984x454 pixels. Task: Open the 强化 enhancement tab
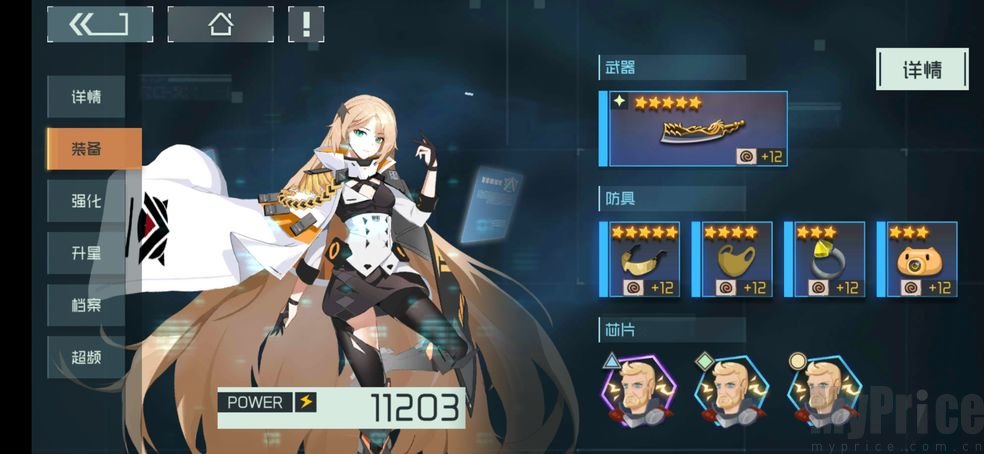tap(86, 201)
